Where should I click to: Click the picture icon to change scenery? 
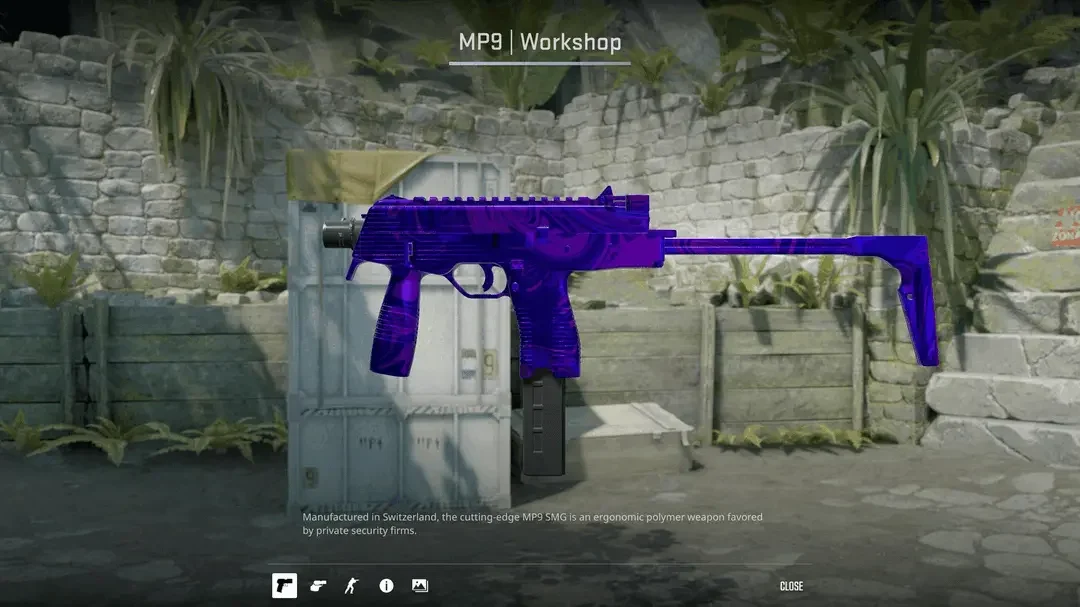tap(420, 586)
